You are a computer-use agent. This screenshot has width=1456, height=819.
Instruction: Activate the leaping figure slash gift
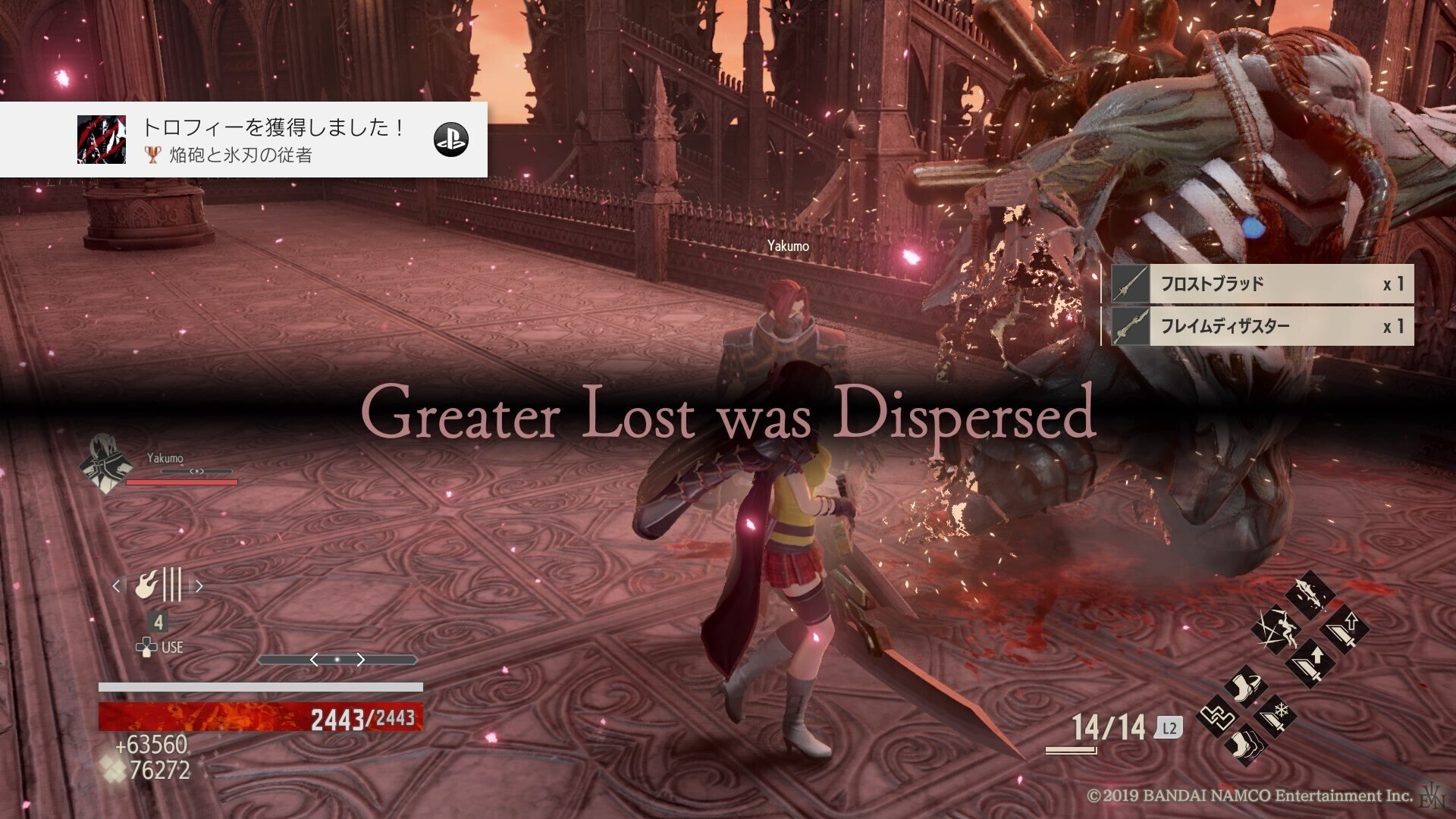(1274, 629)
